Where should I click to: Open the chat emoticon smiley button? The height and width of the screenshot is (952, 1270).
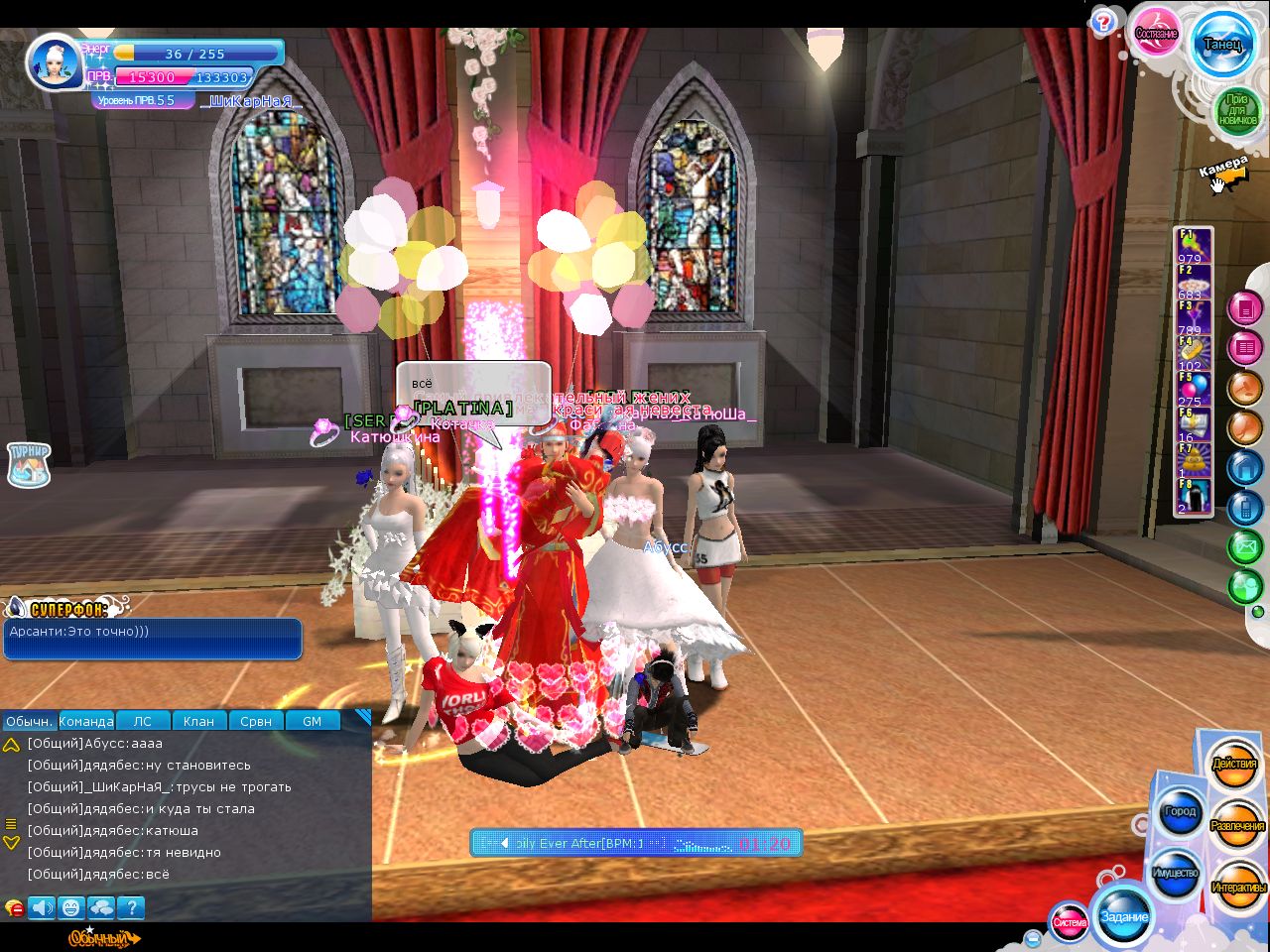point(70,906)
